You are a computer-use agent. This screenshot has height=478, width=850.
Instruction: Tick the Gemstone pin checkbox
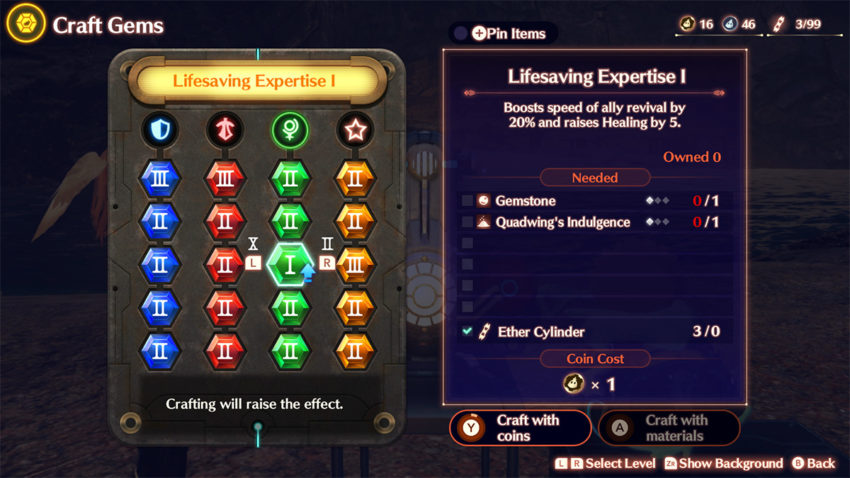point(468,201)
